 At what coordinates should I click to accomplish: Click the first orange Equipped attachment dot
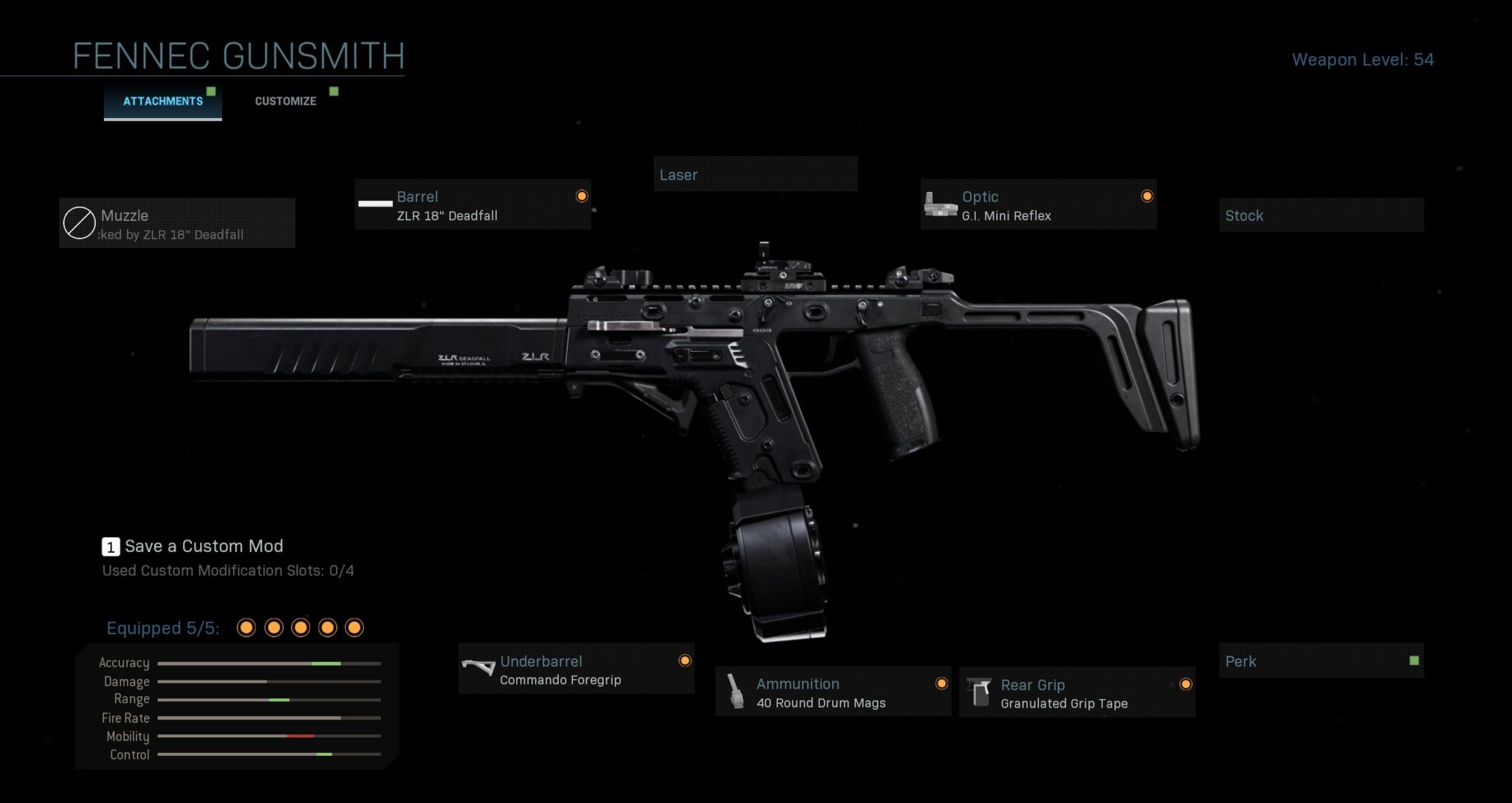coord(246,627)
